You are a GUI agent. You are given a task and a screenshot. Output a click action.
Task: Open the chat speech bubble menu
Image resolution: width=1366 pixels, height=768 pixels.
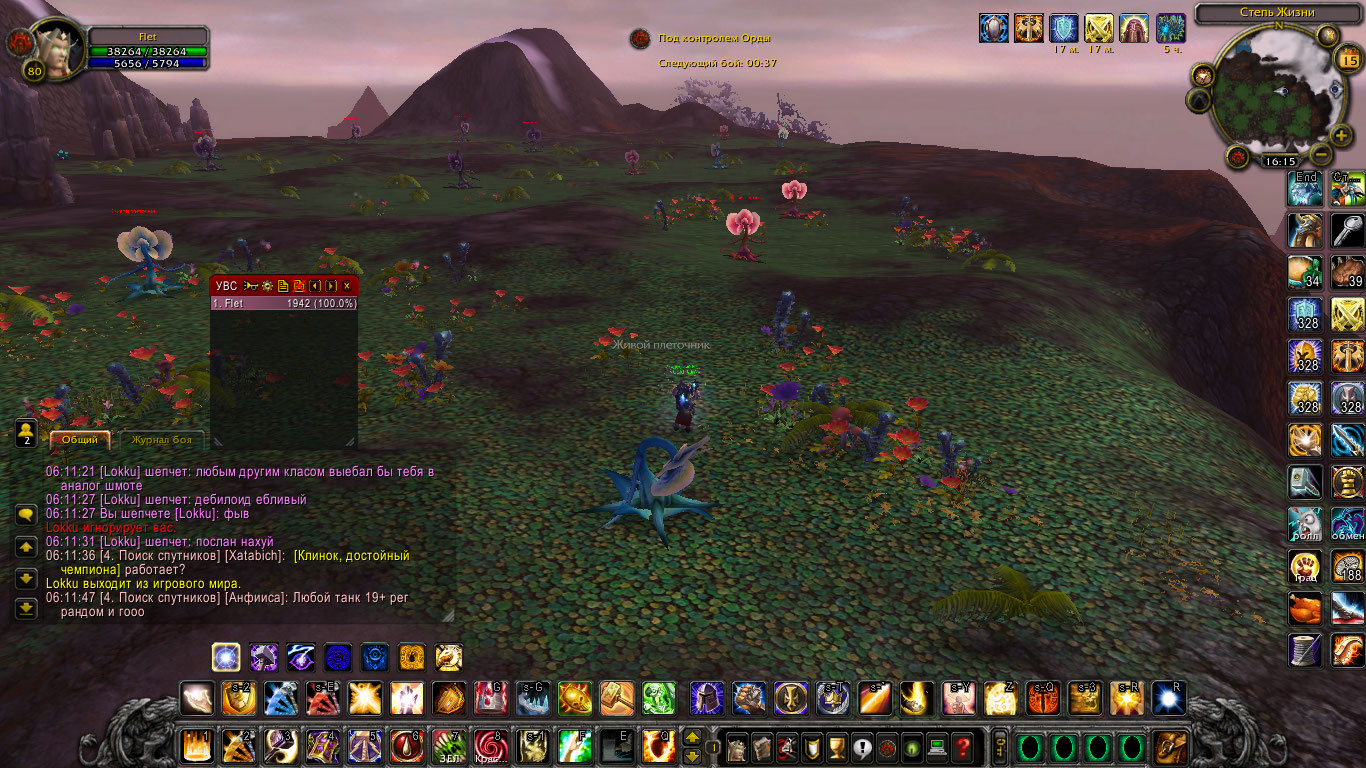click(26, 514)
